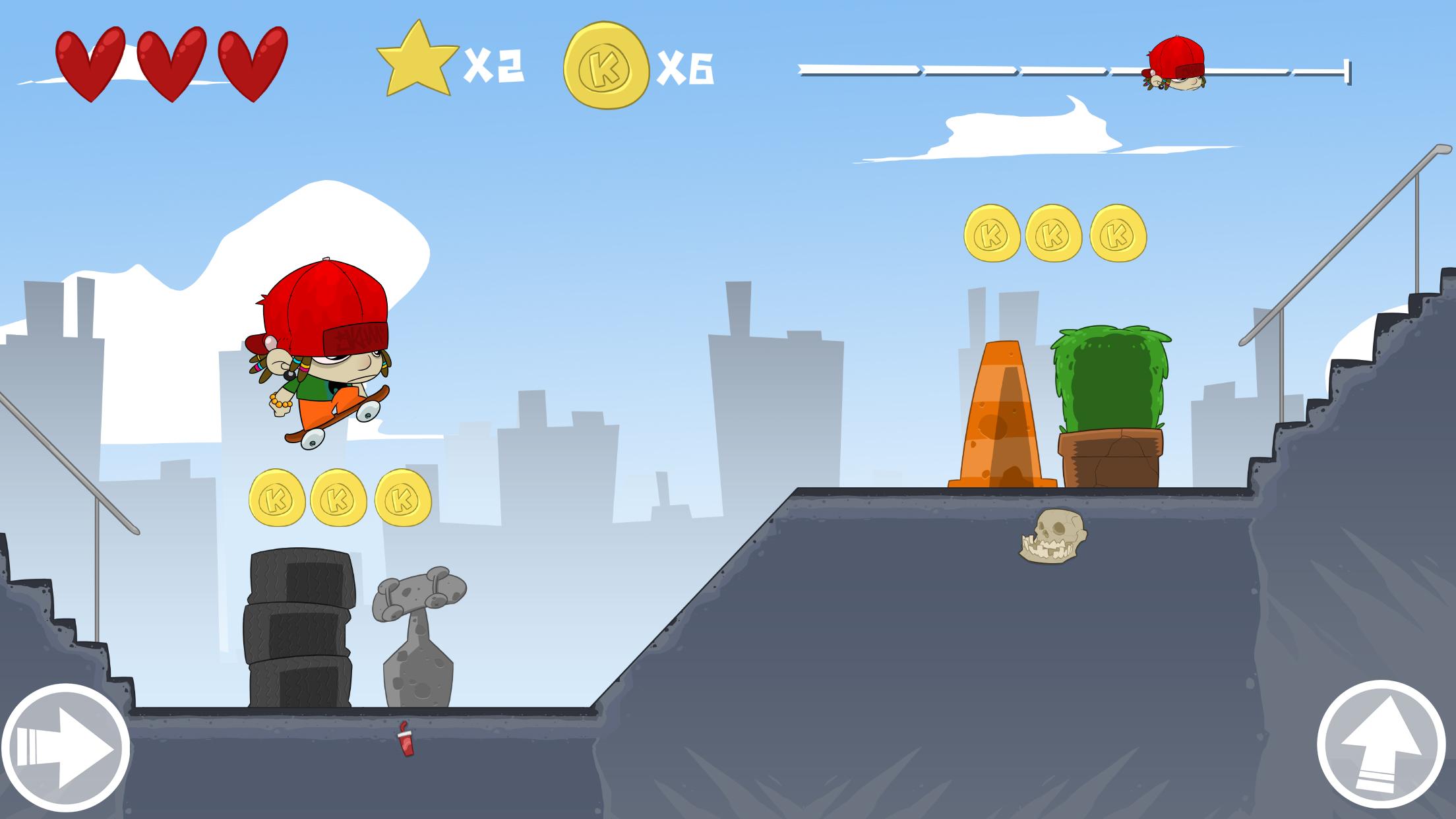Grab the middle coin above the cone
The height and width of the screenshot is (819, 1456).
1055,232
